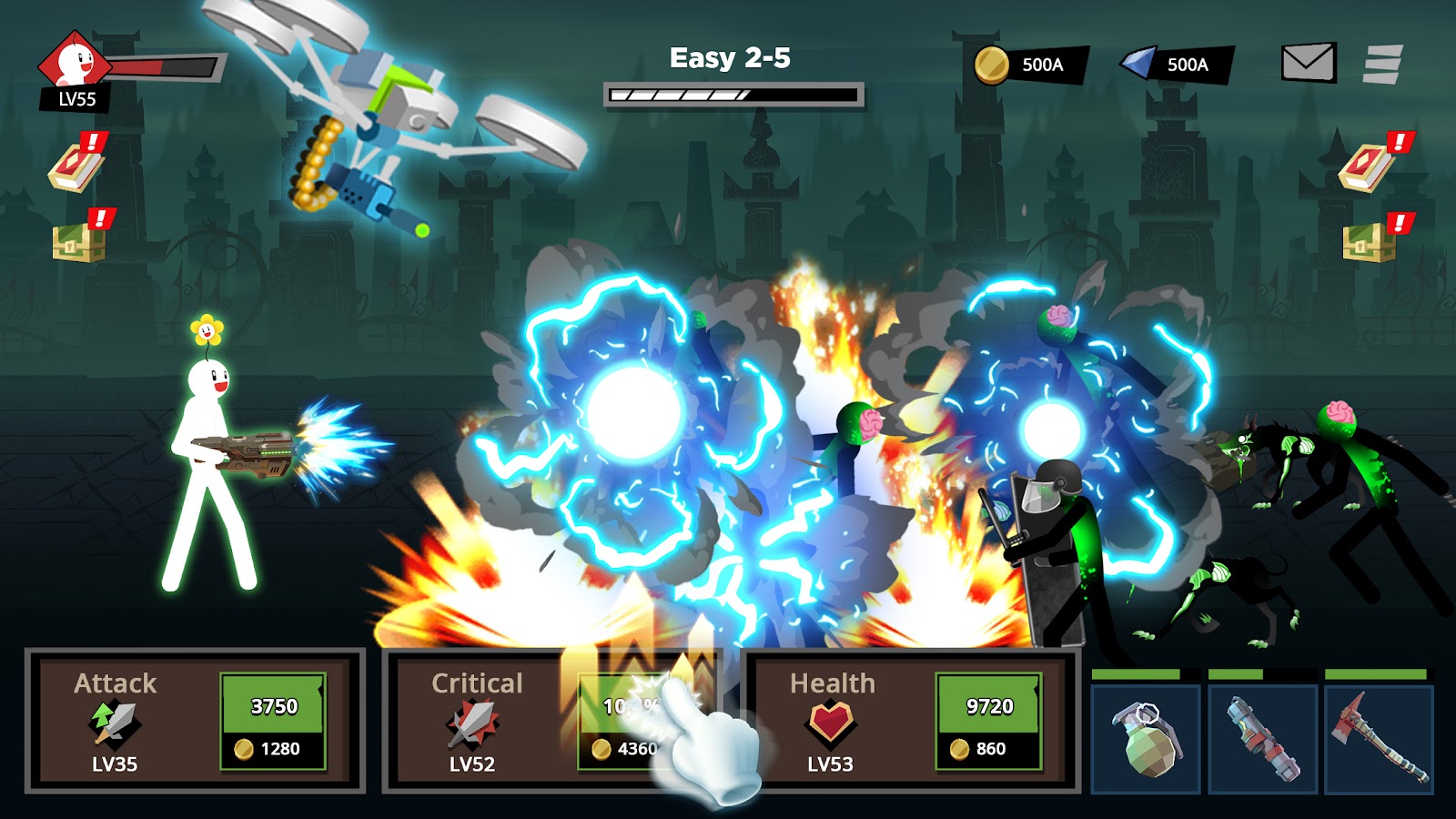Open the left-side red book
Viewport: 1456px width, 819px height.
[77, 166]
